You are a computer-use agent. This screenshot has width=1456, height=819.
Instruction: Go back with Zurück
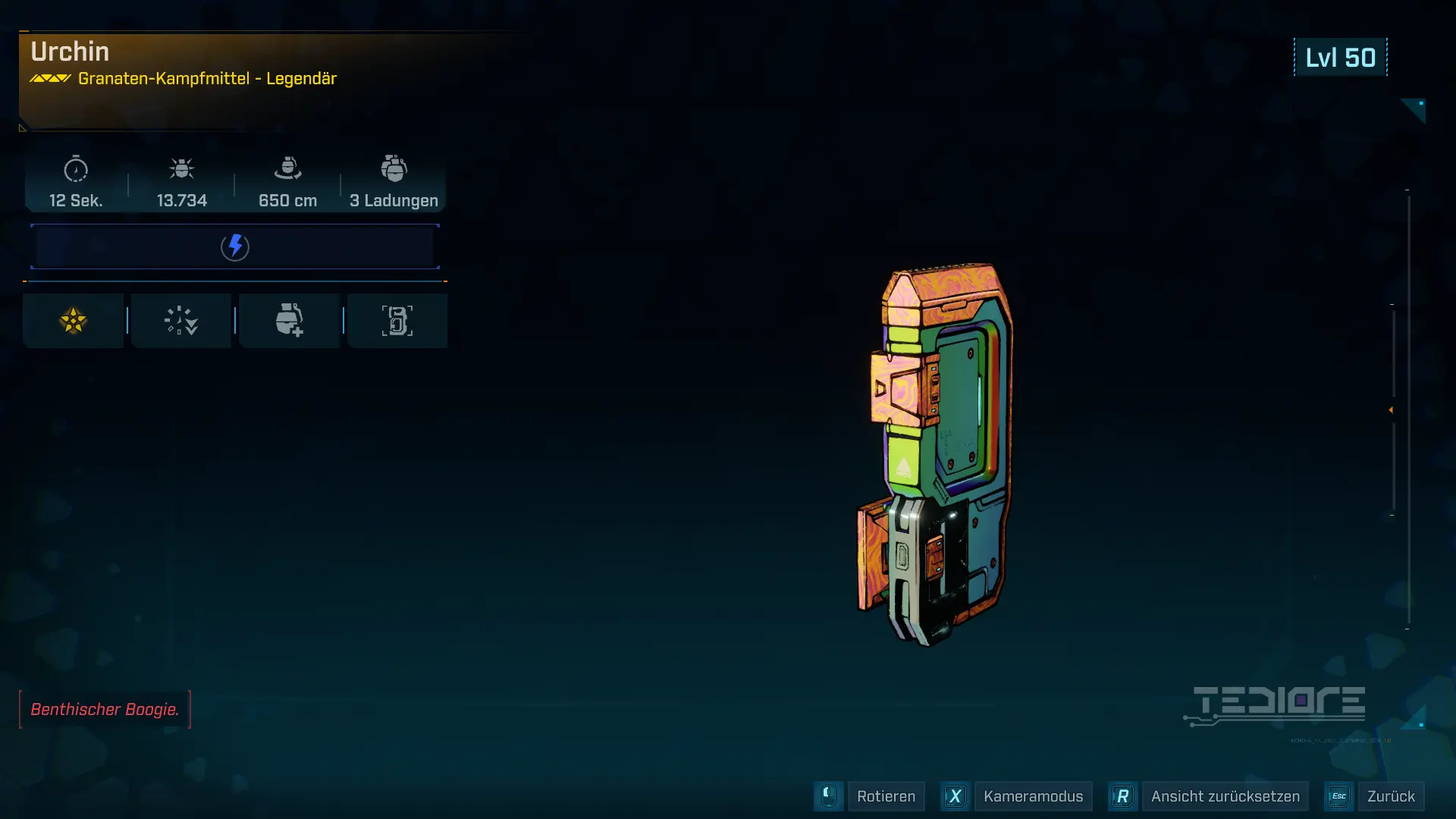[x=1390, y=796]
